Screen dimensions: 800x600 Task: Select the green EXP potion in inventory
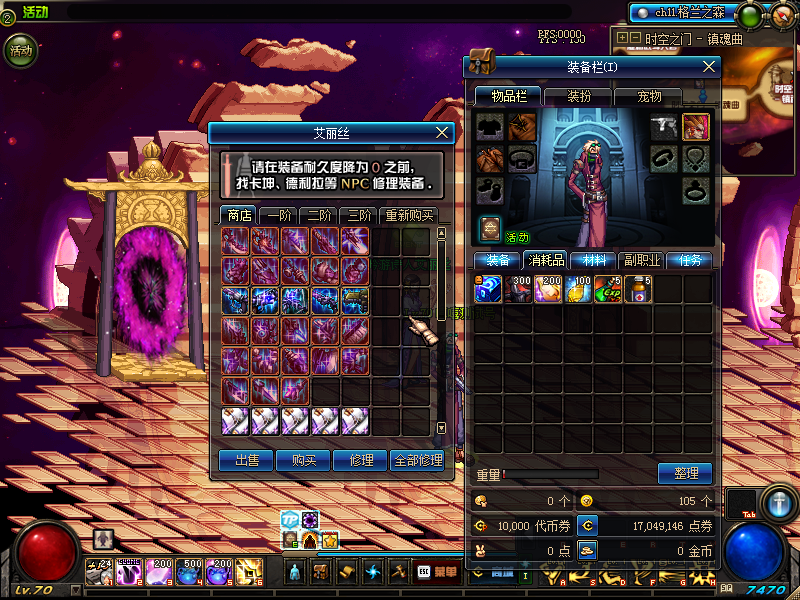click(607, 290)
